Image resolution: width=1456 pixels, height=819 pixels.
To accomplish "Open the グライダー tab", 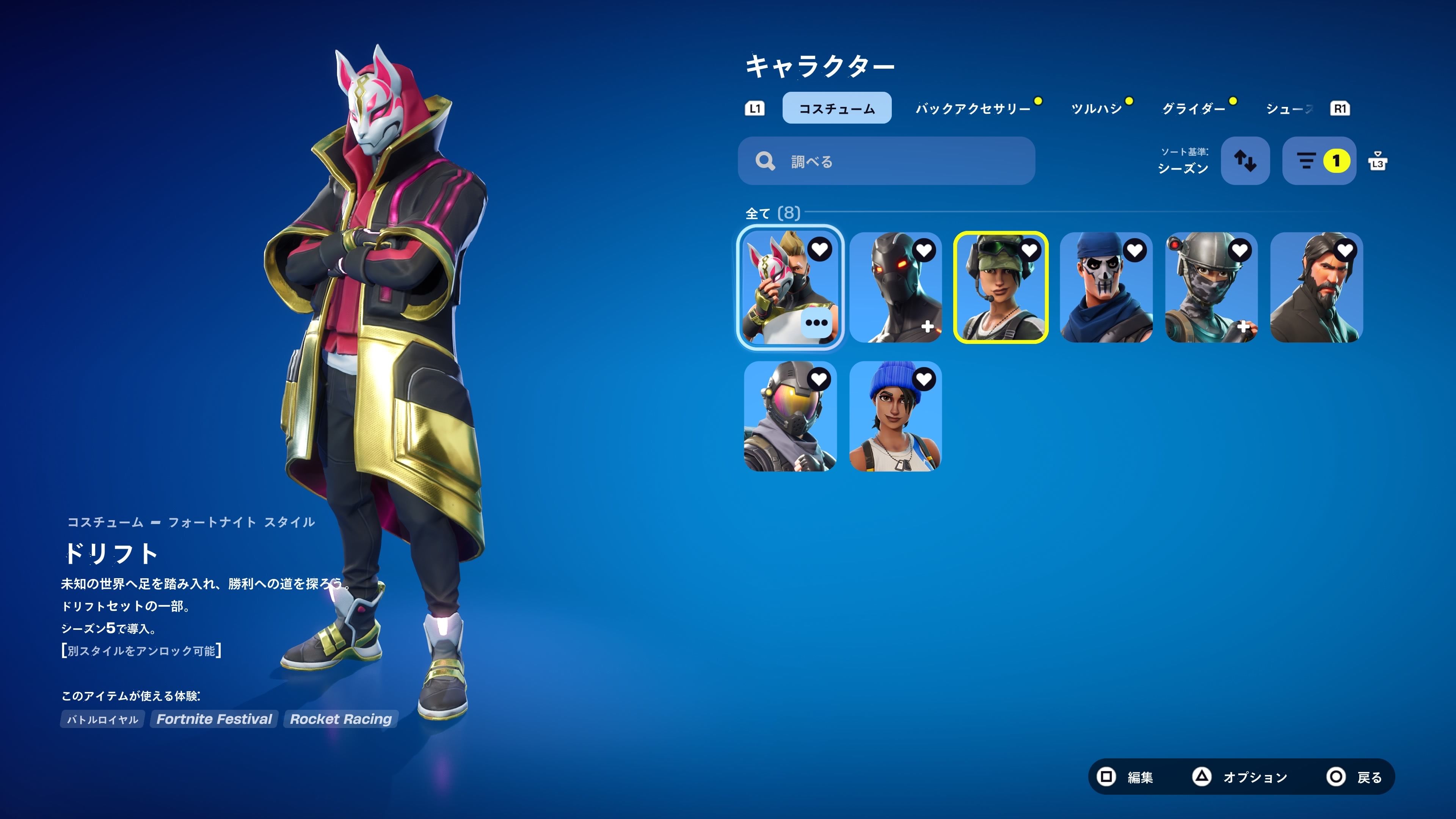I will (x=1193, y=108).
